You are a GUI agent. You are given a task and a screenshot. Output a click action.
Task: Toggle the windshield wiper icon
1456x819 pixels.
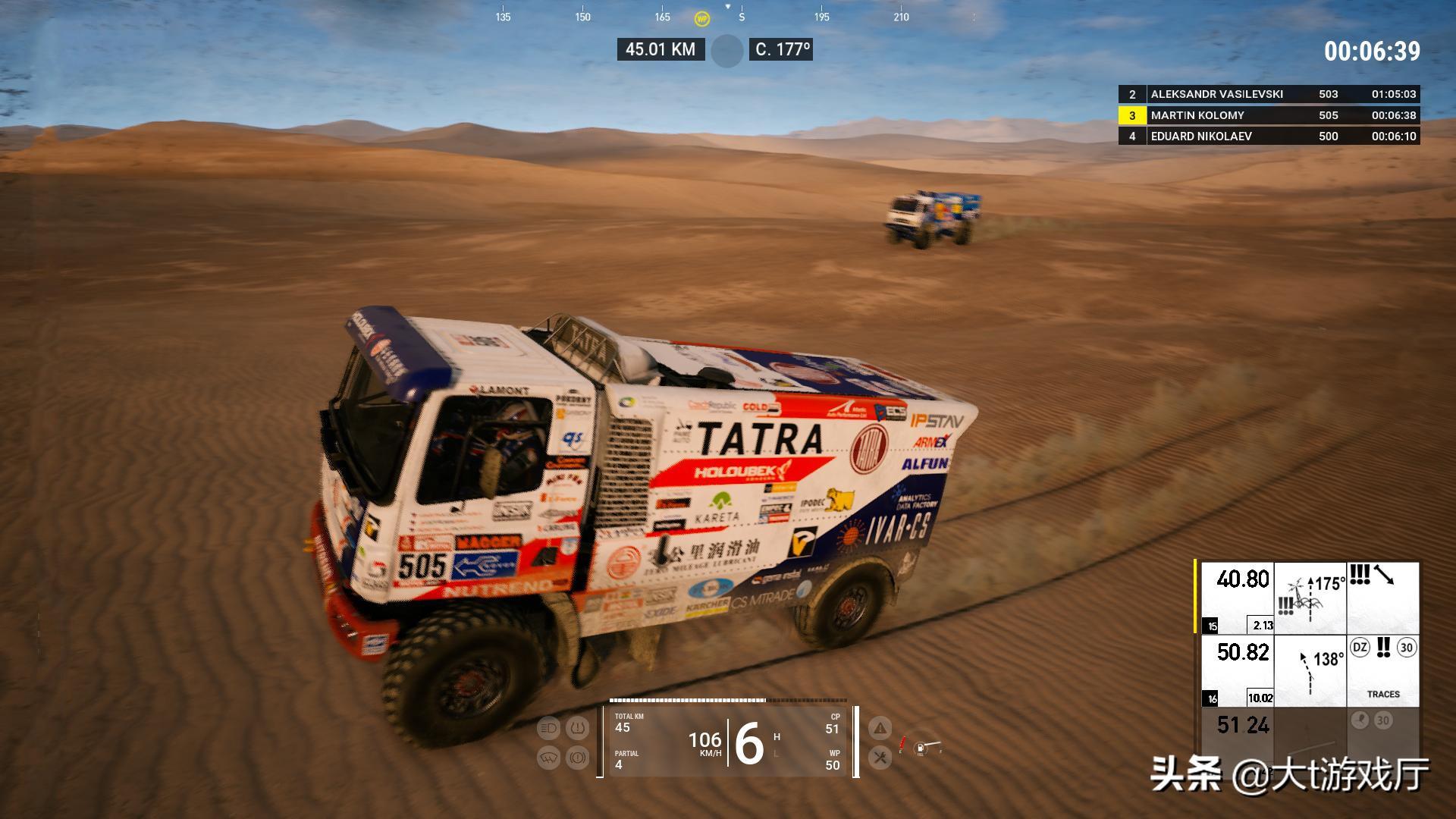coord(548,758)
